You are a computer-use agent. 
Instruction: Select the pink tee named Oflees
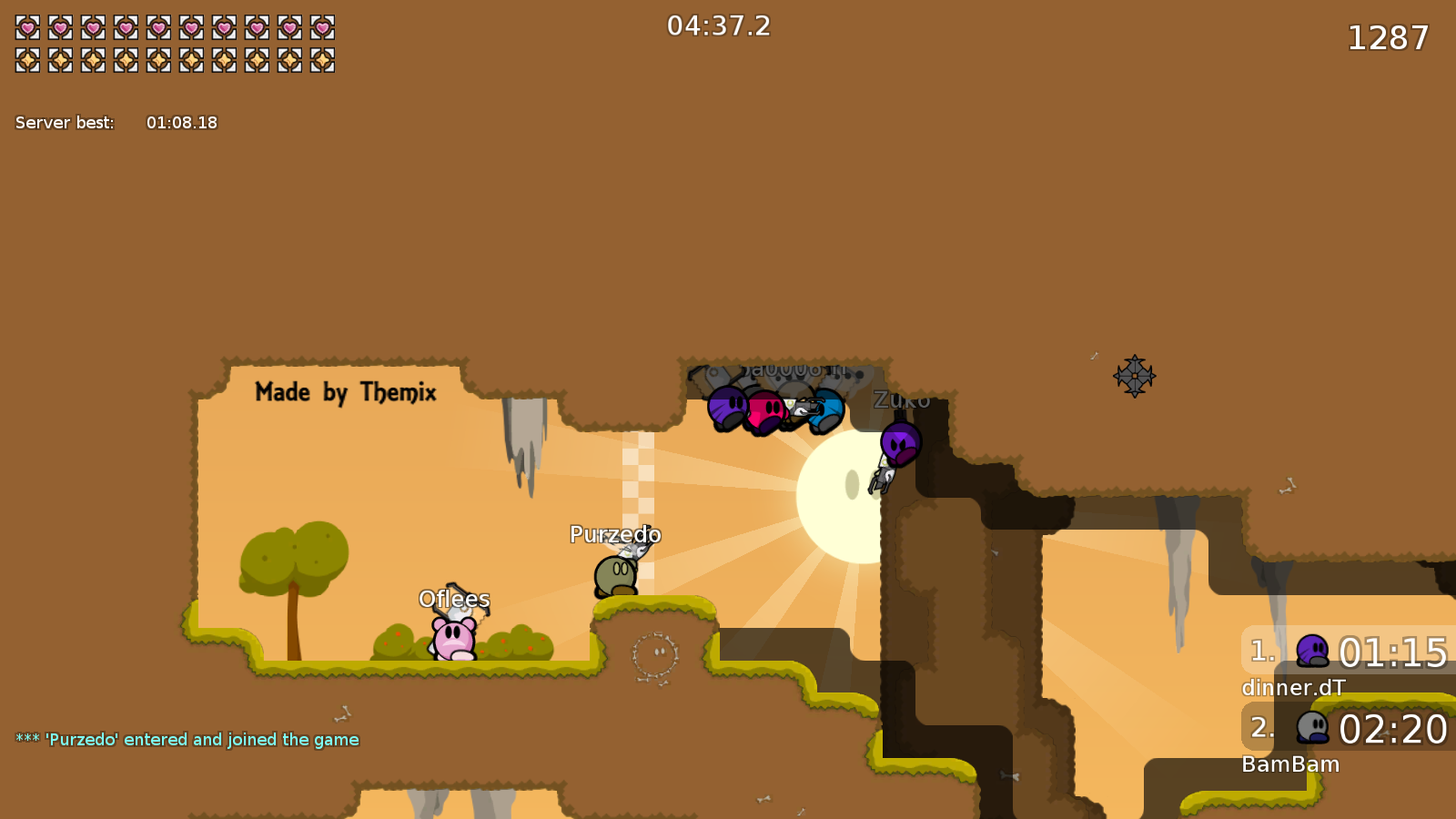[x=452, y=637]
